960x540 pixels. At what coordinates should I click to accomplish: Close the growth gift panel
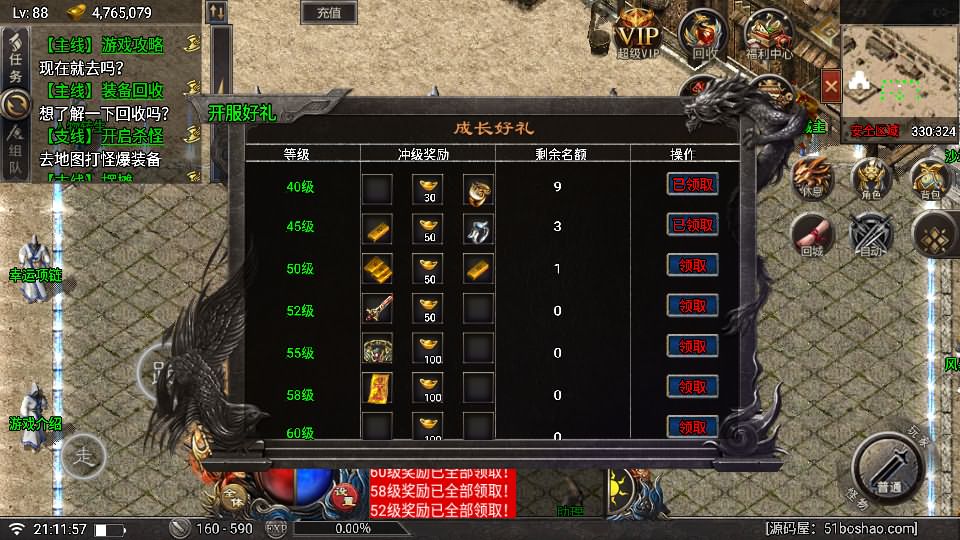tap(831, 87)
